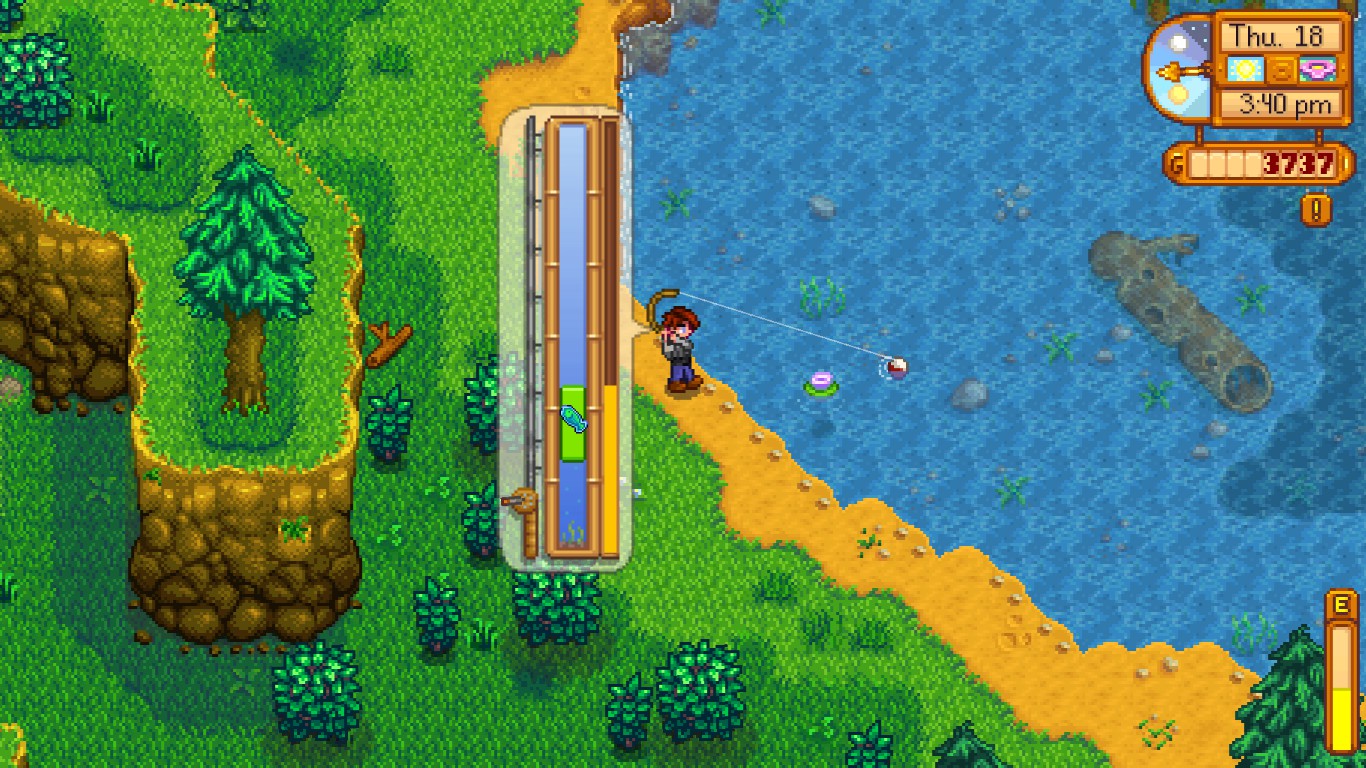Open the quest journal exclamation icon
This screenshot has width=1366, height=768.
coord(1316,209)
